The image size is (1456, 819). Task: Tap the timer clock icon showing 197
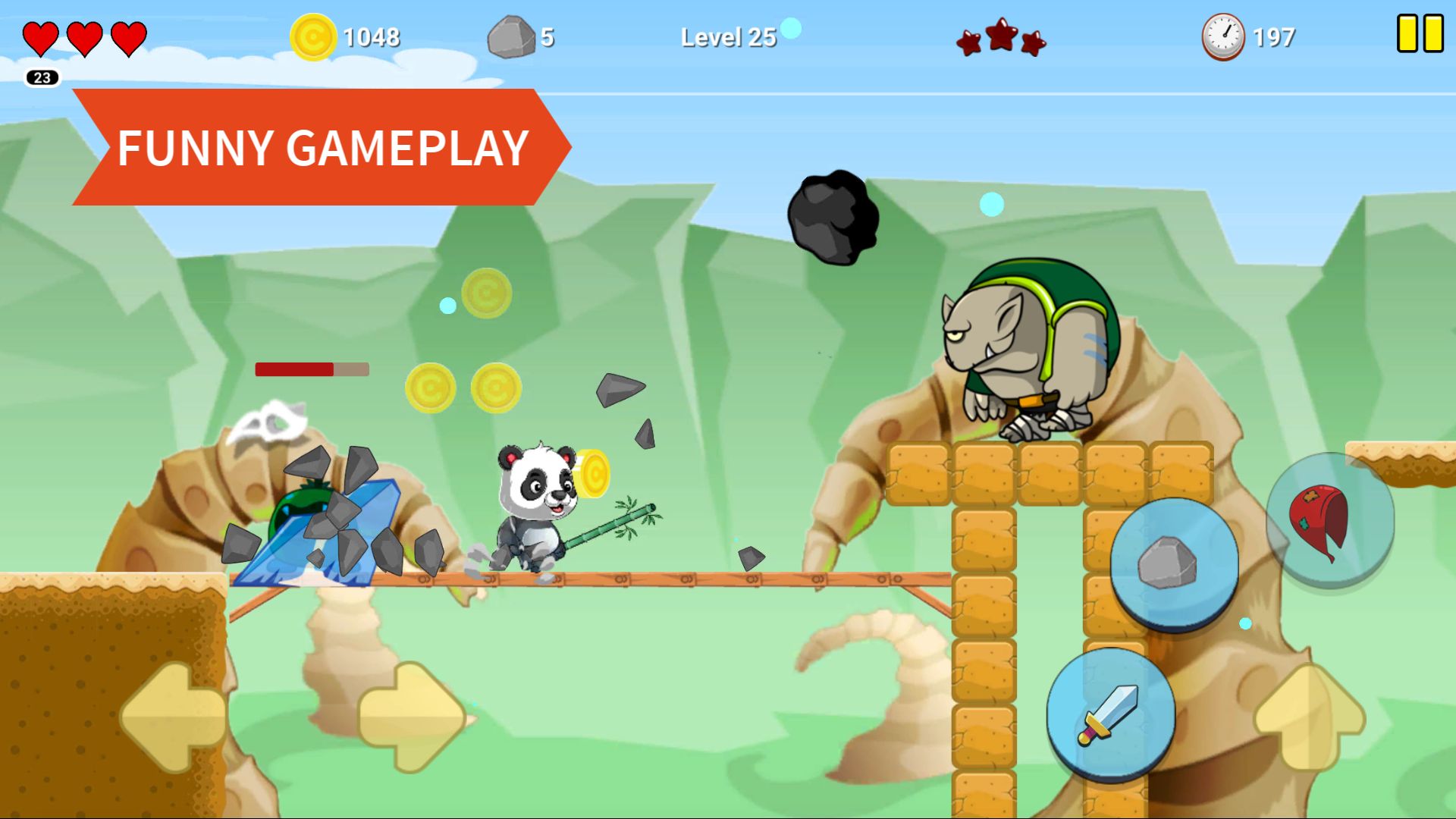(x=1224, y=35)
